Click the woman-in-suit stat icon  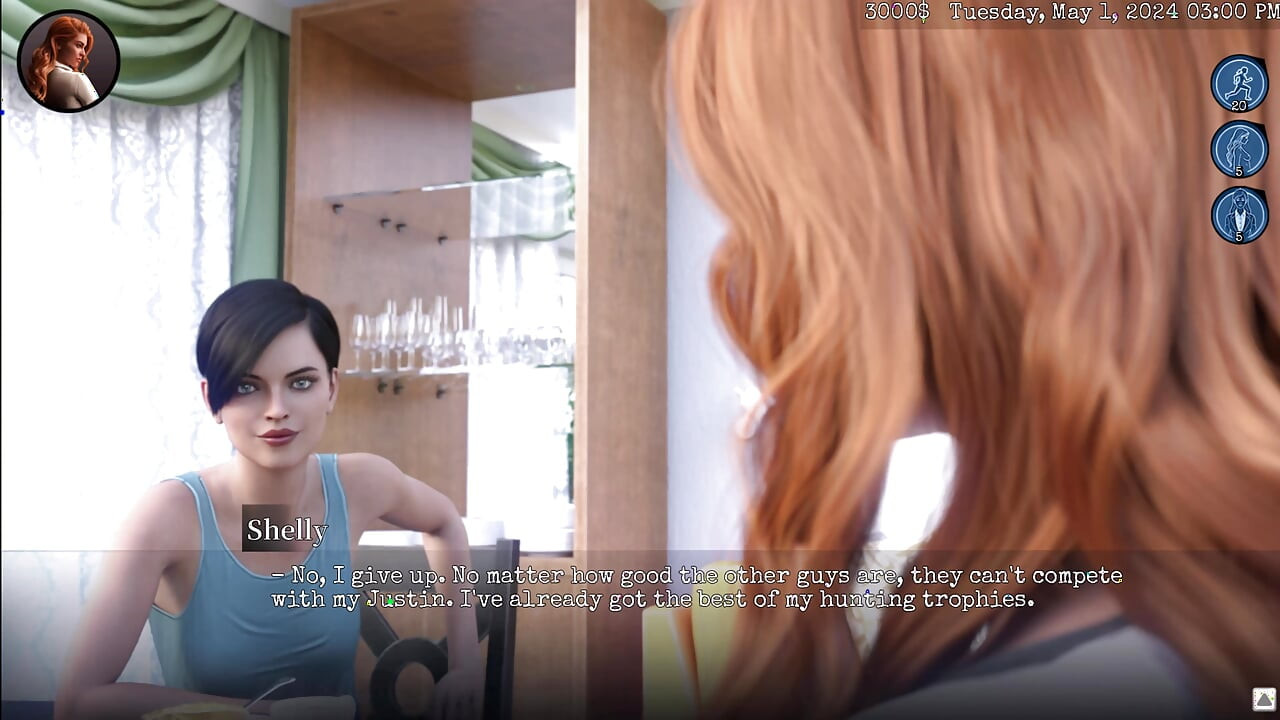click(x=1239, y=215)
